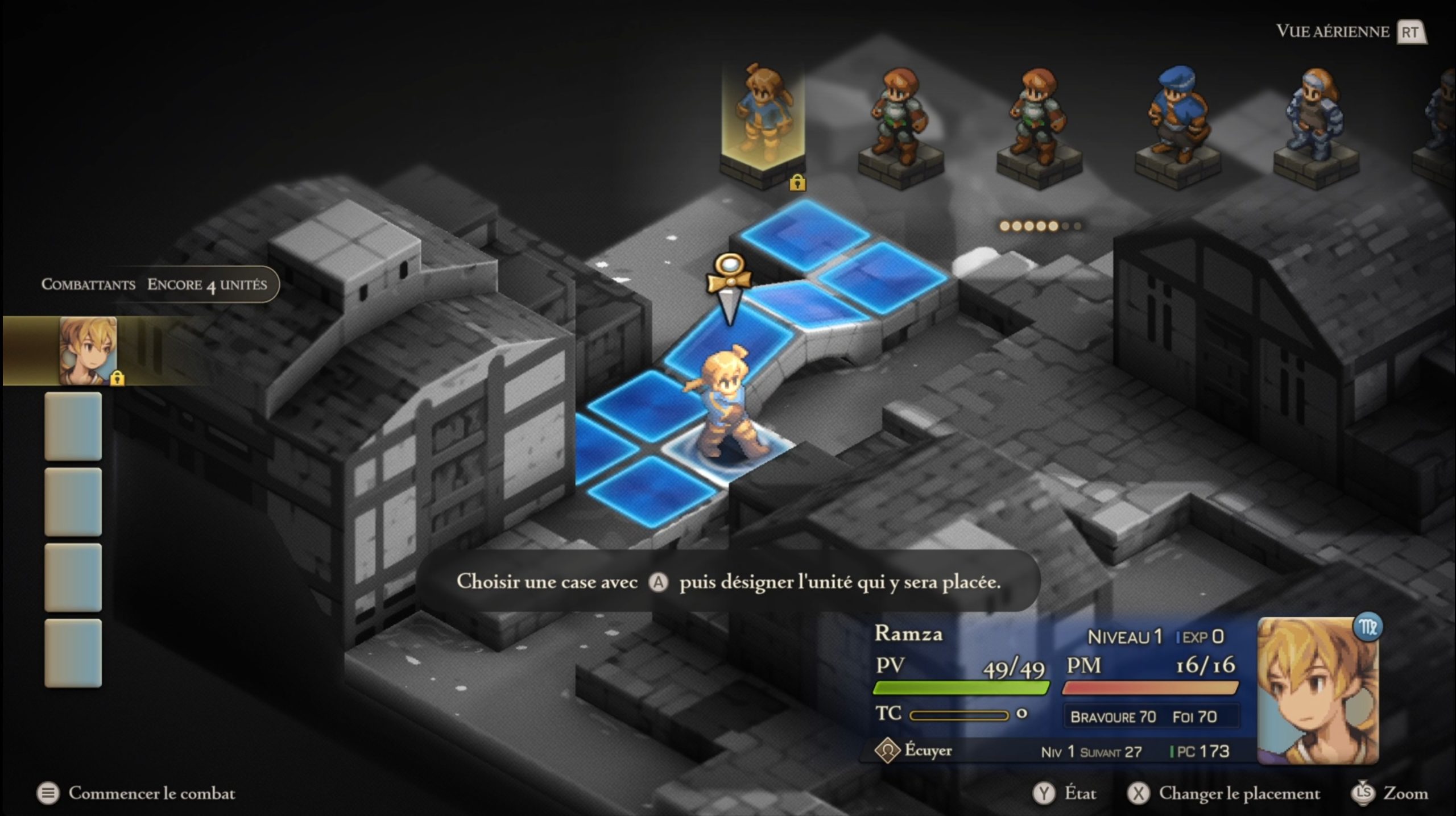Select Commencer le combat to start the battle
The image size is (1456, 816).
point(151,793)
